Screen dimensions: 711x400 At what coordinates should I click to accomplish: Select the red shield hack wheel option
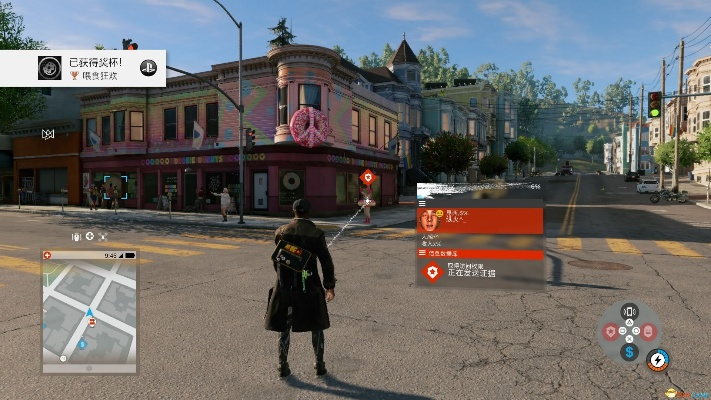(610, 331)
